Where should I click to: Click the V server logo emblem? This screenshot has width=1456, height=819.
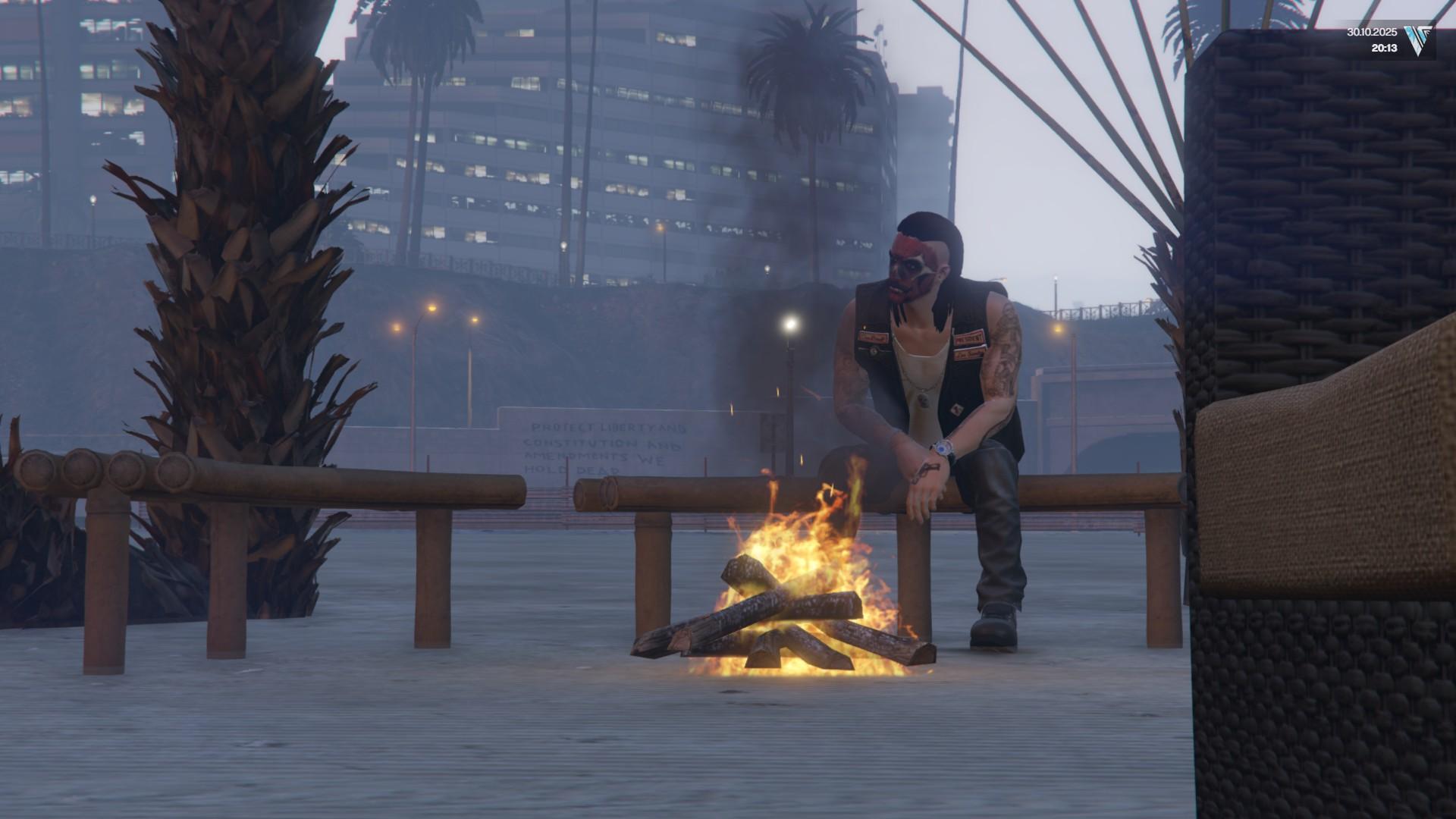pyautogui.click(x=1419, y=41)
